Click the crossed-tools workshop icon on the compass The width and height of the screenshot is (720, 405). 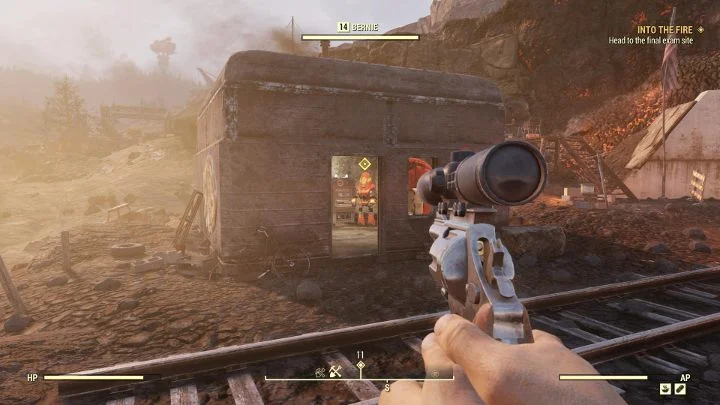tap(334, 371)
